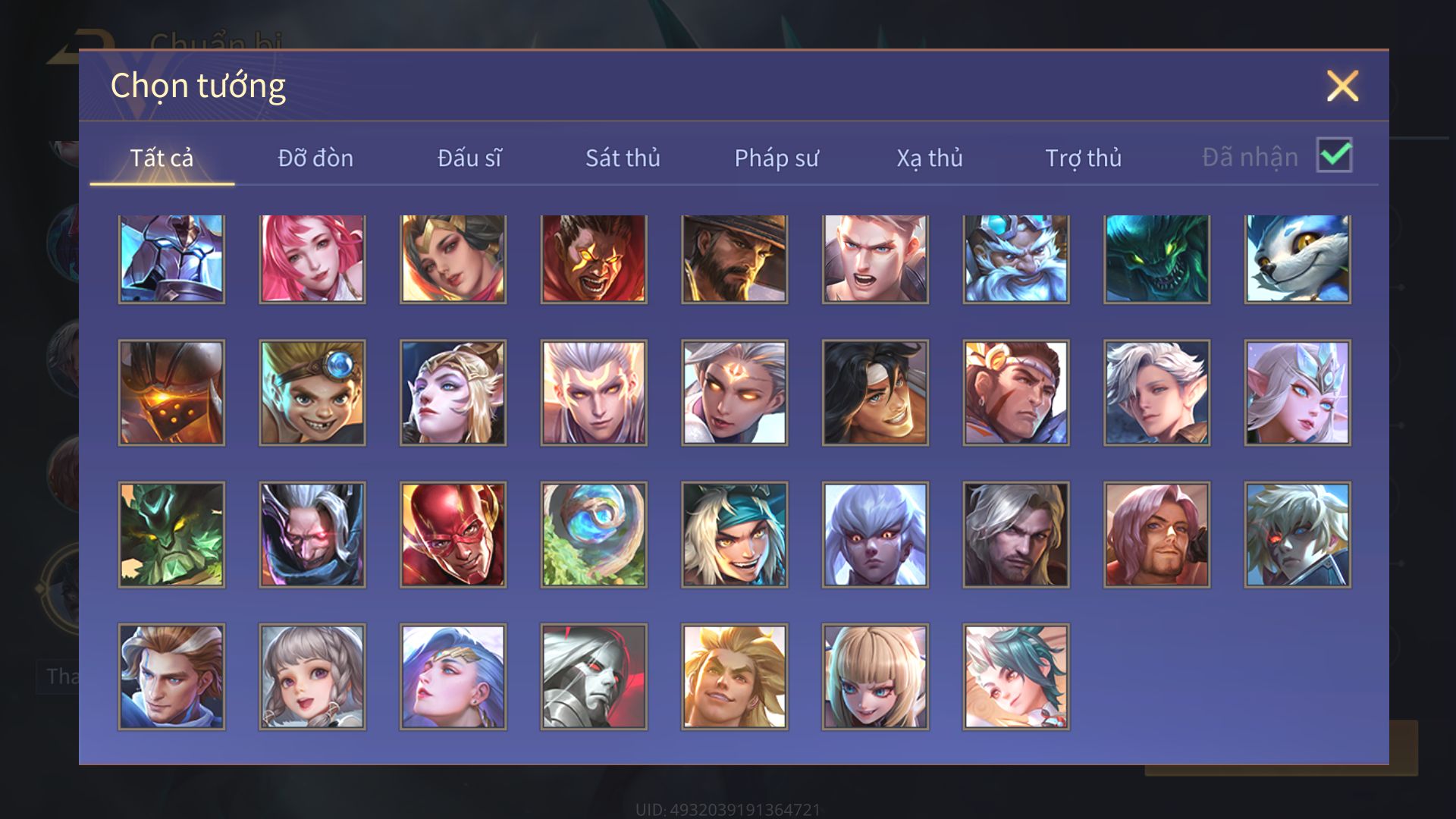
Task: Pick the goggle-wearing grinning boy hero
Action: (x=312, y=392)
